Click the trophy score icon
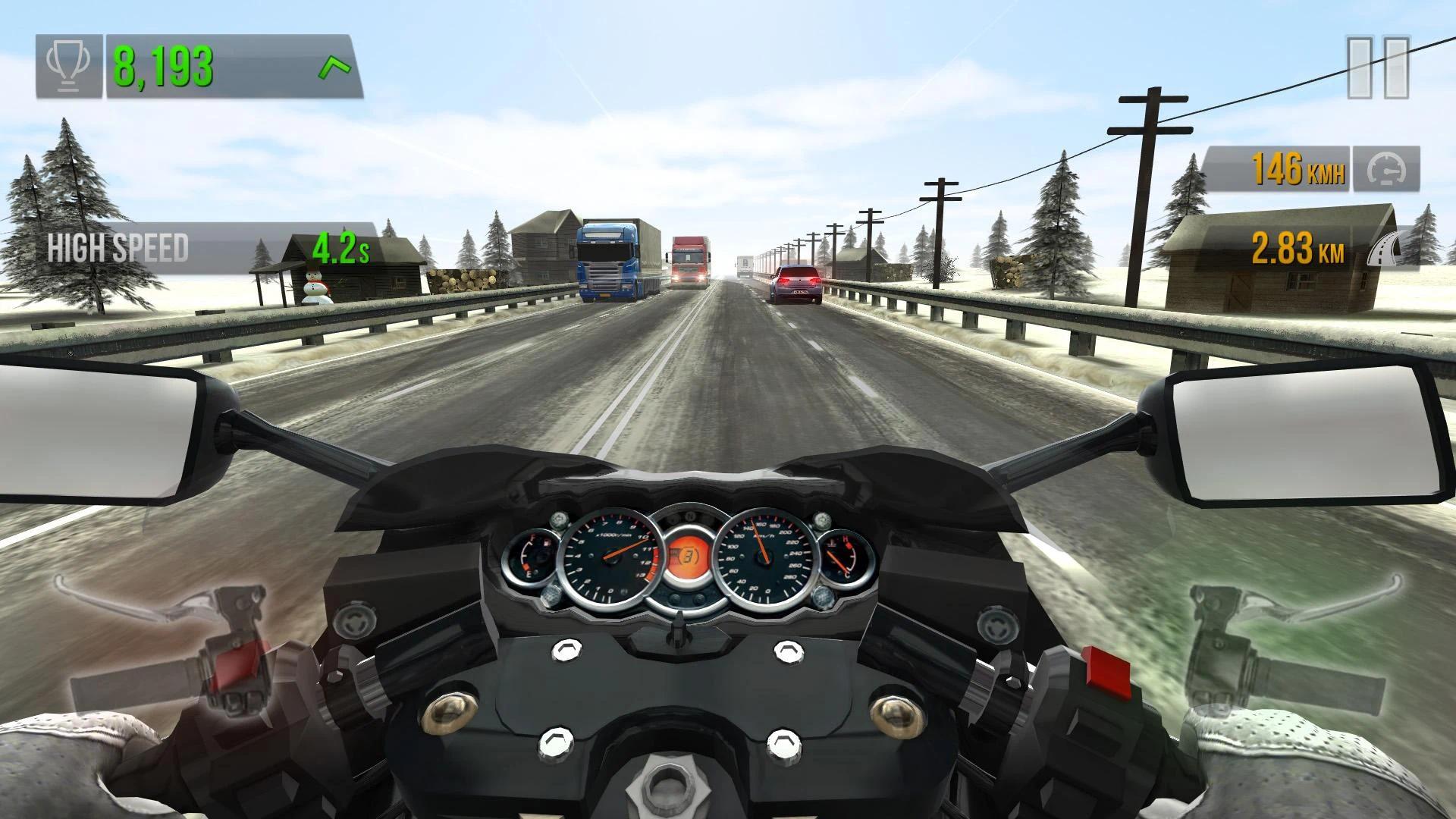 (67, 64)
